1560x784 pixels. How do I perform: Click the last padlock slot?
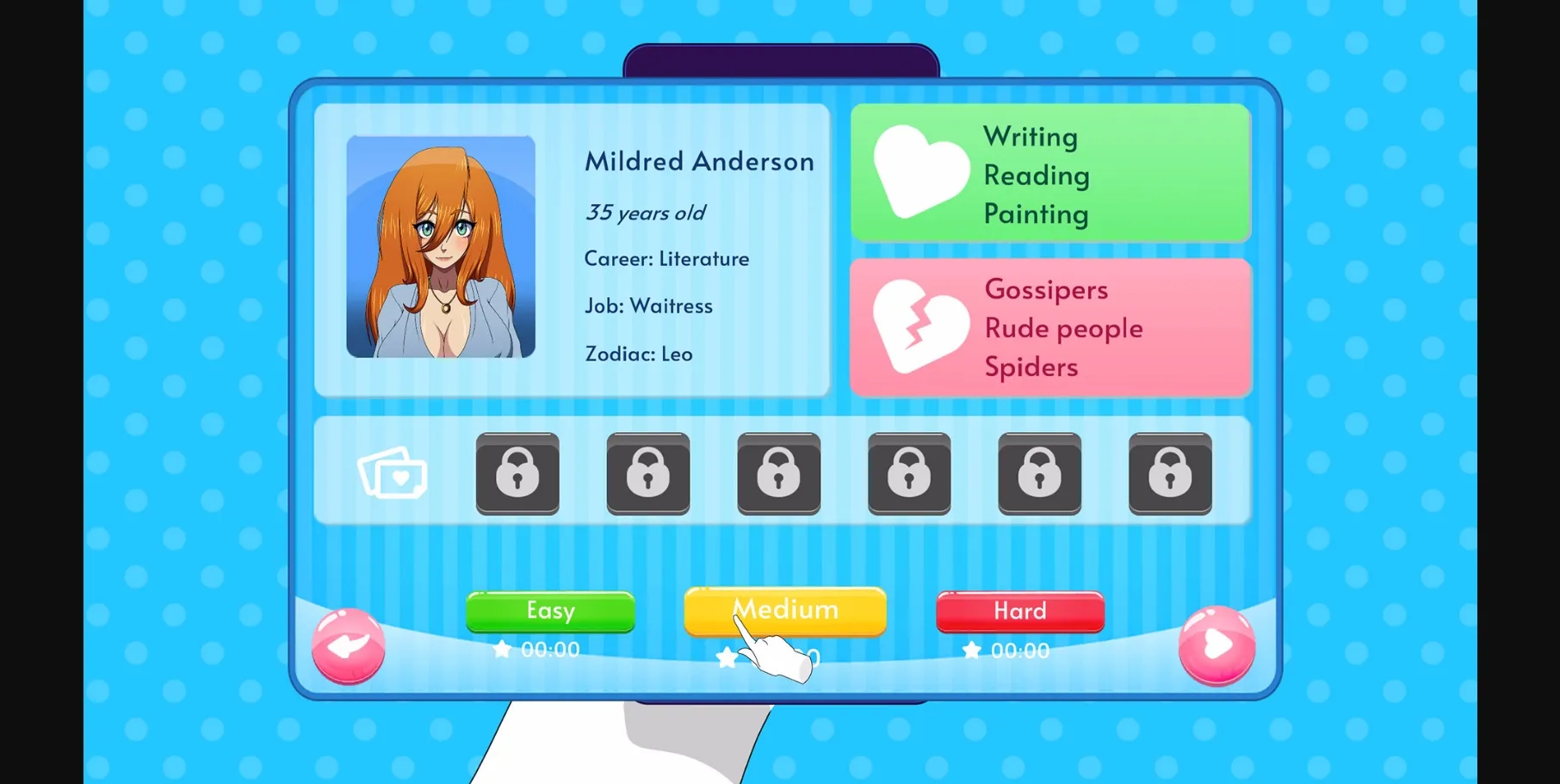[x=1169, y=474]
